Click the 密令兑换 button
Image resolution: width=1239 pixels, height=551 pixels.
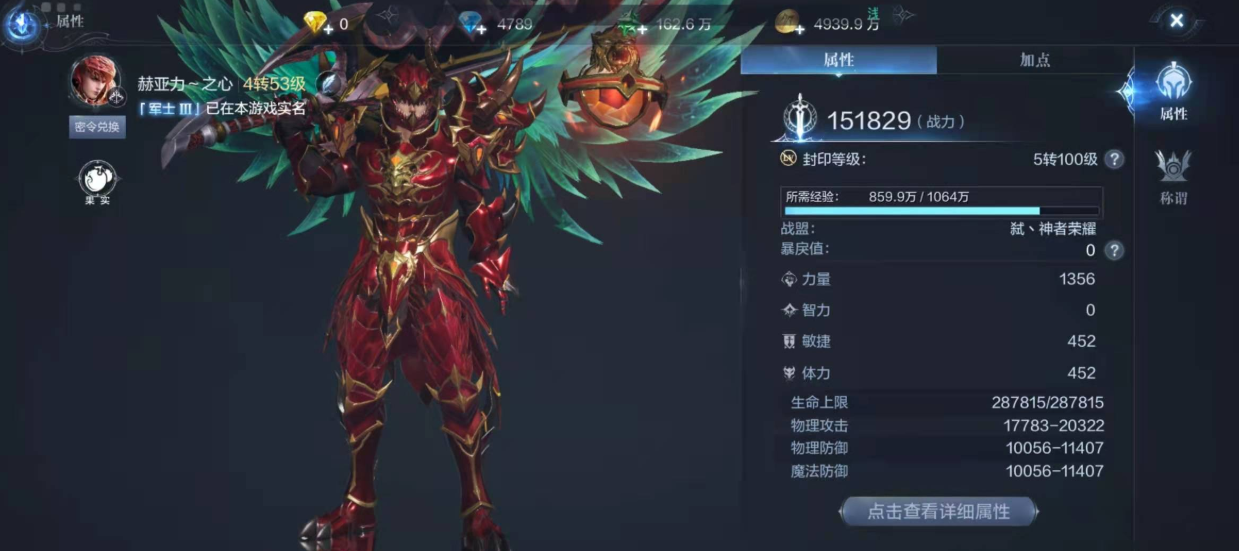pyautogui.click(x=97, y=127)
